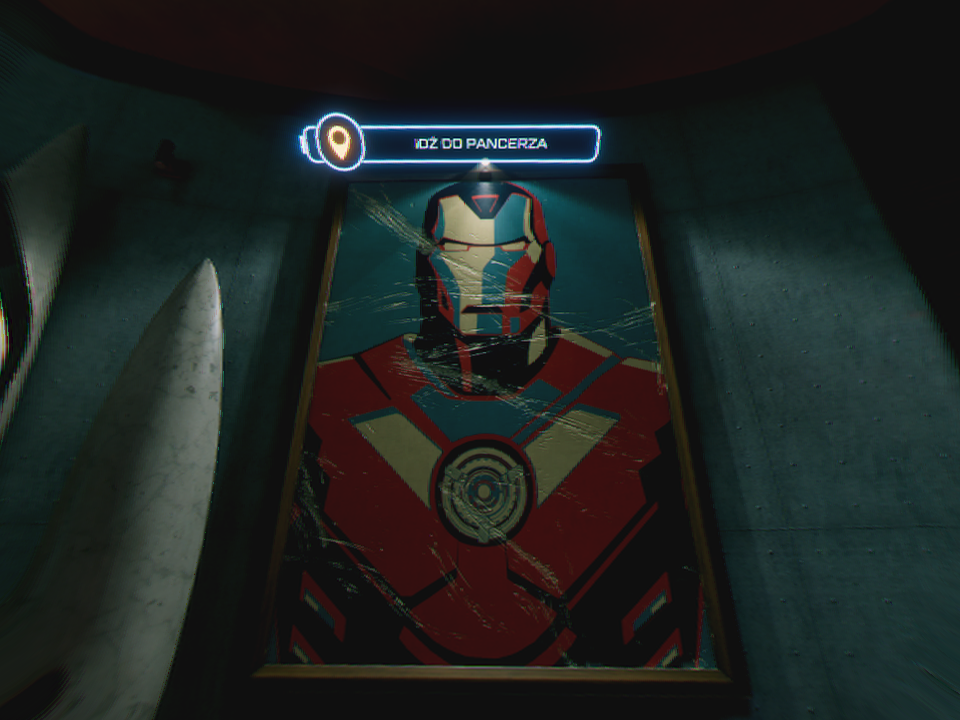Select the 'Idź do pancerza' objective tracker
This screenshot has width=960, height=720.
pyautogui.click(x=481, y=144)
